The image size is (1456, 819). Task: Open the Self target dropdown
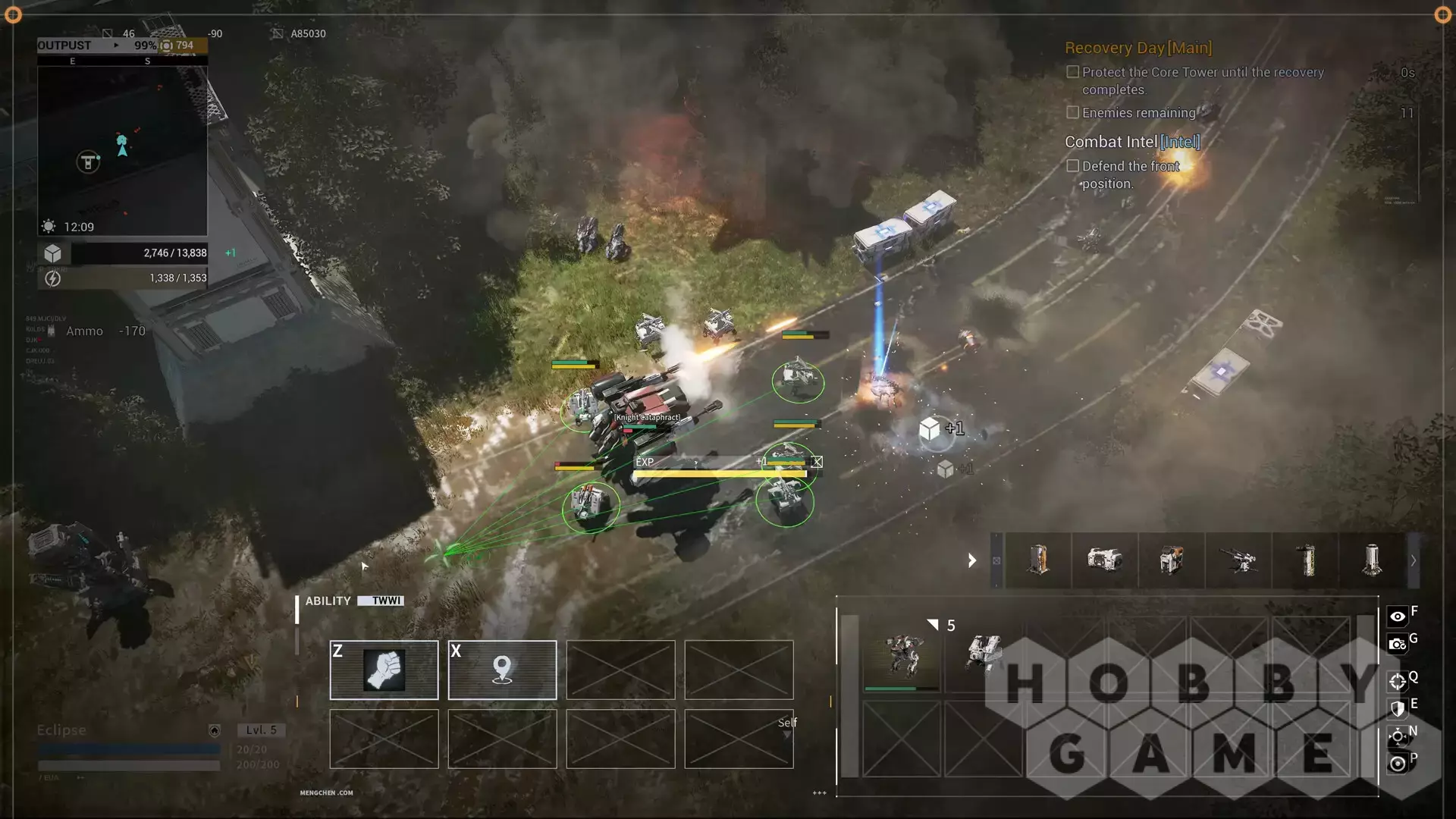pyautogui.click(x=787, y=728)
